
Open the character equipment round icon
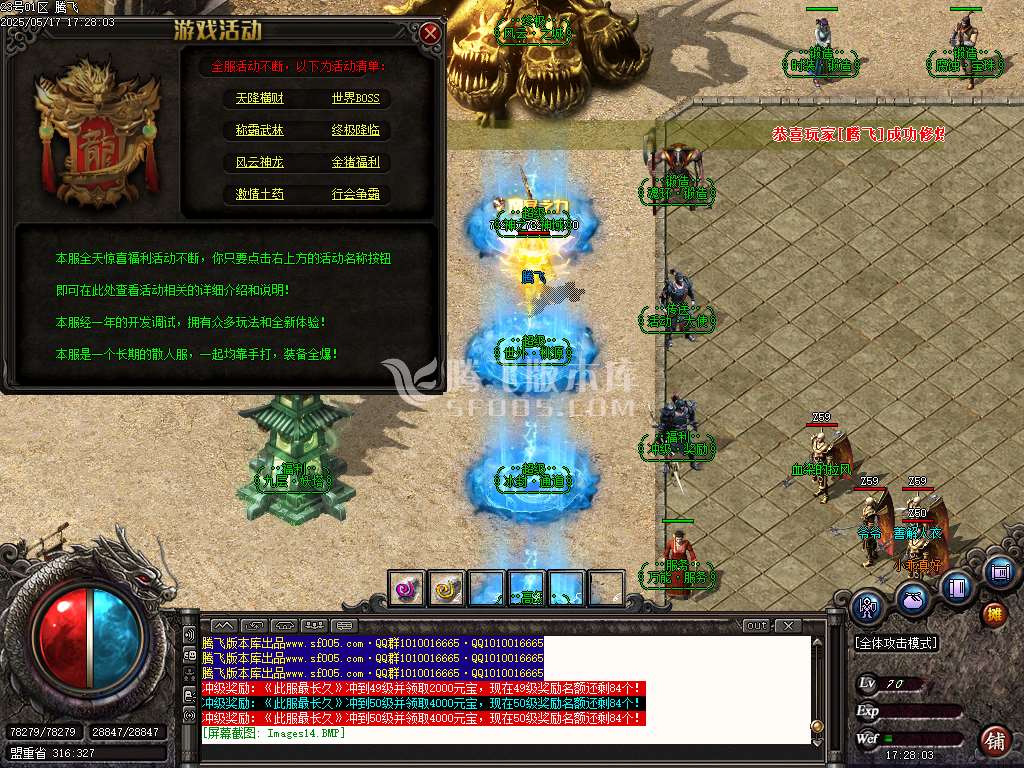(x=869, y=606)
